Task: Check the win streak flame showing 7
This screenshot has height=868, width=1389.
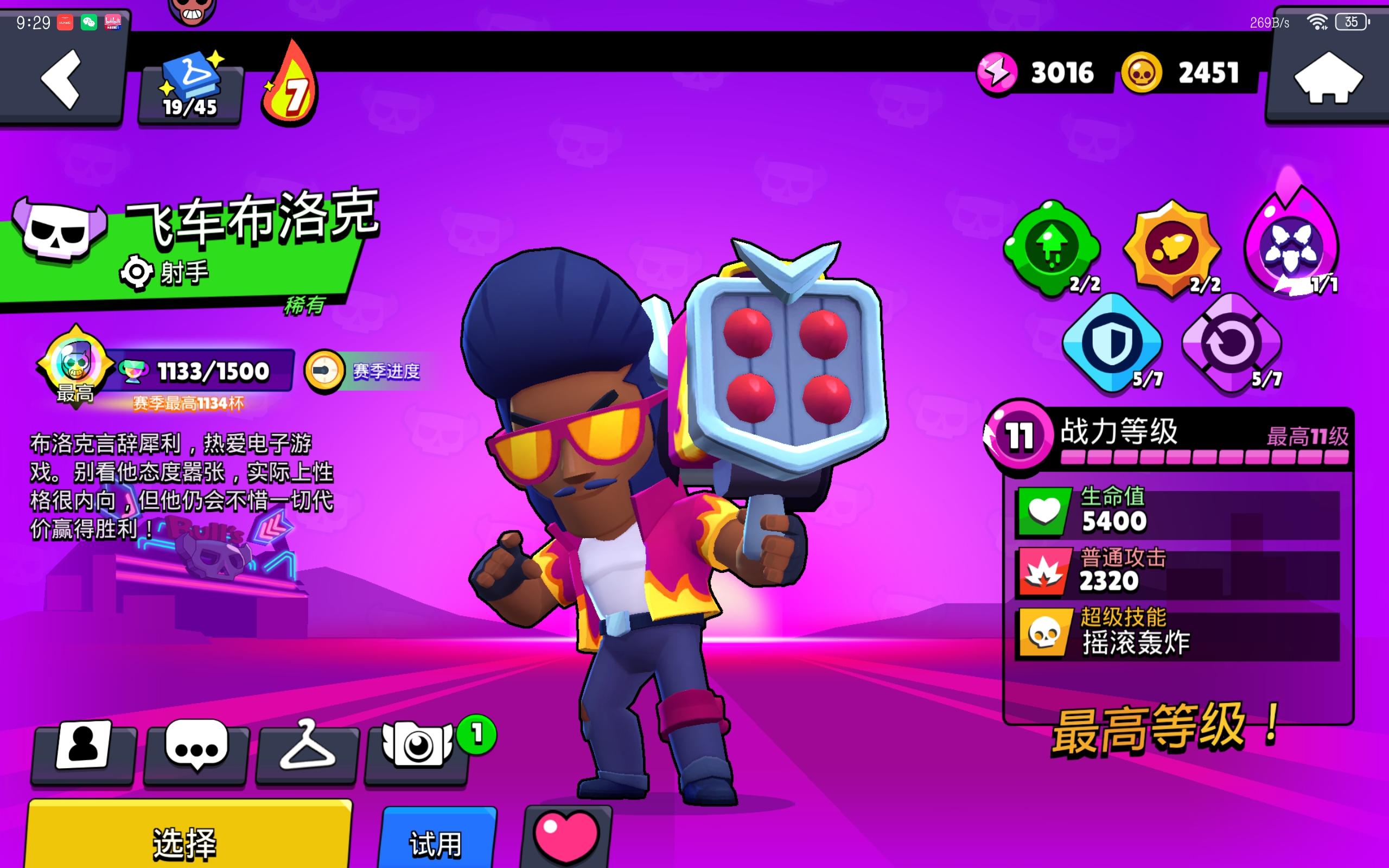Action: pyautogui.click(x=295, y=86)
